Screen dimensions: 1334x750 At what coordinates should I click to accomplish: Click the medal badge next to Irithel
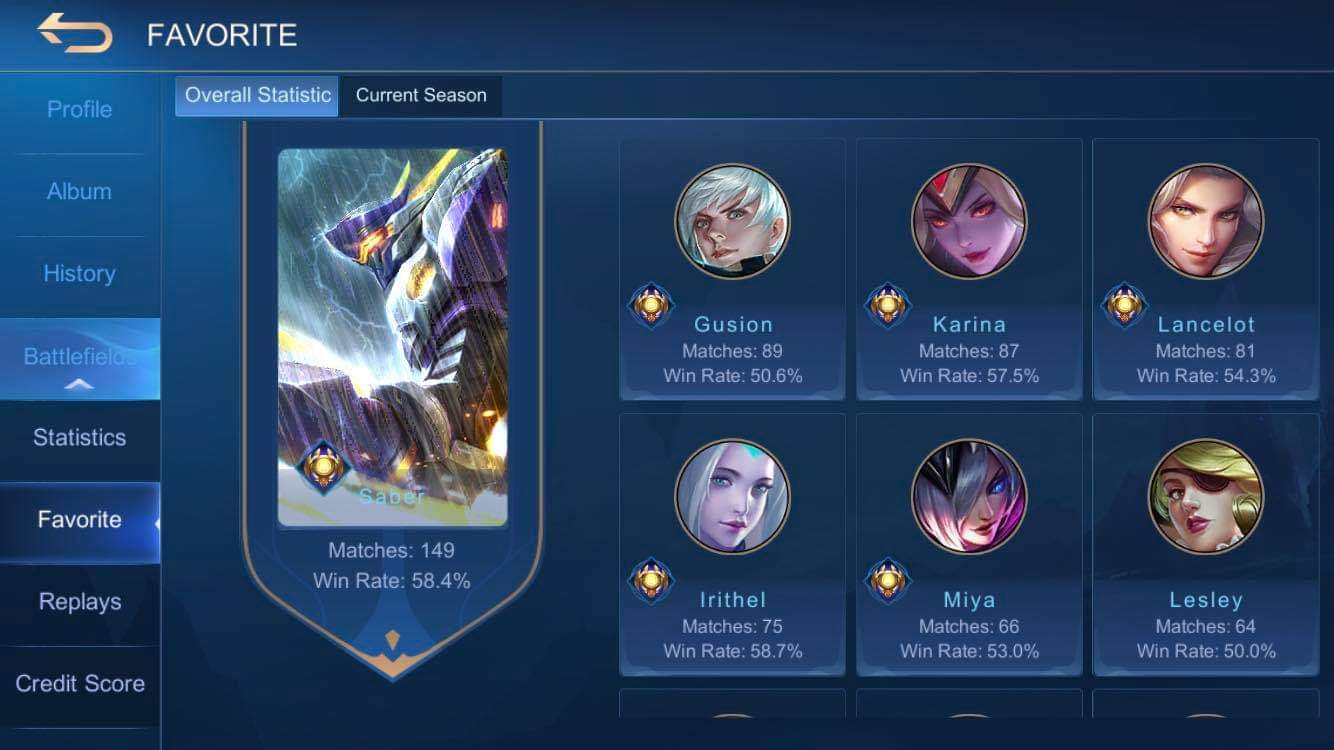click(651, 580)
